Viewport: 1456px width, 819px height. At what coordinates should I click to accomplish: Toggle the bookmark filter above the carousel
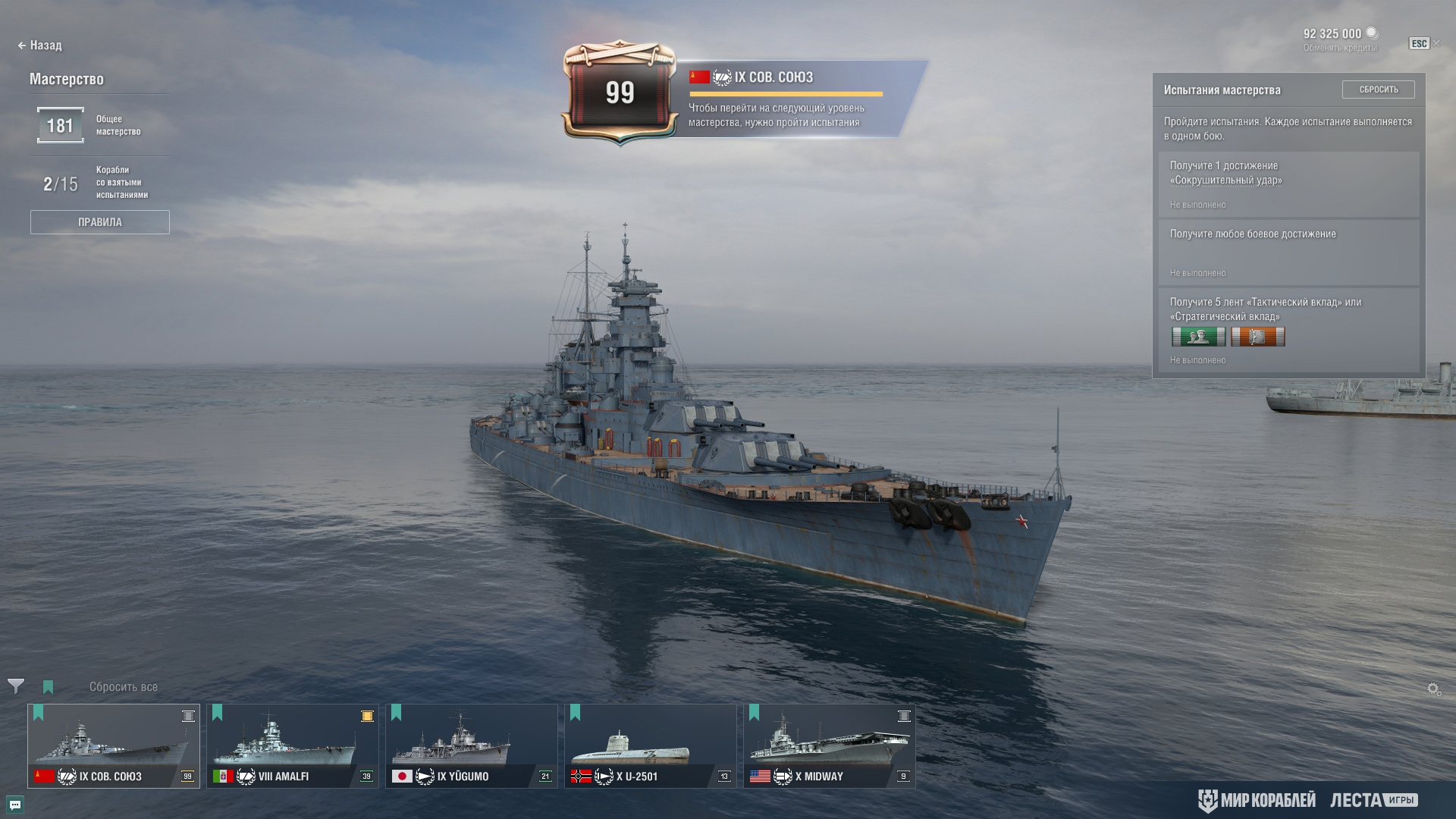[x=49, y=687]
